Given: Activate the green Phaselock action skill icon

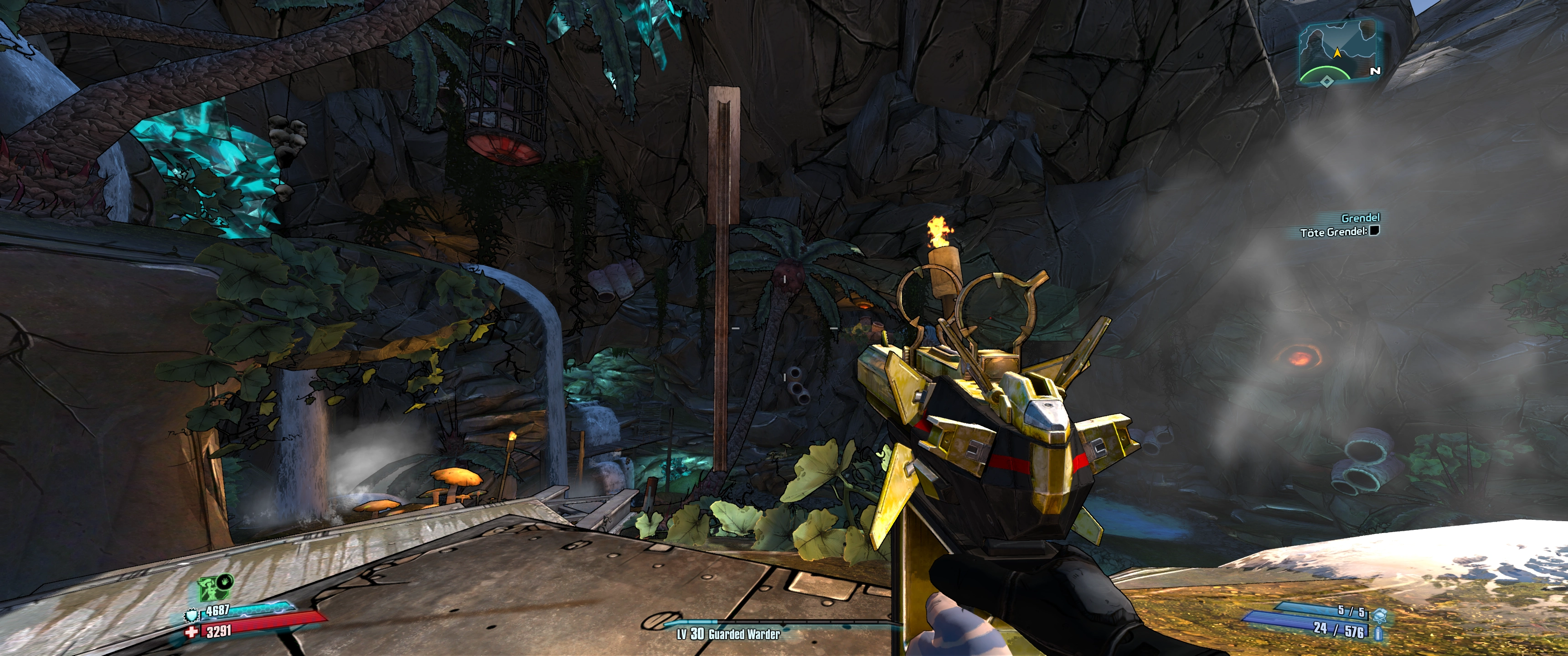Looking at the screenshot, I should [209, 589].
